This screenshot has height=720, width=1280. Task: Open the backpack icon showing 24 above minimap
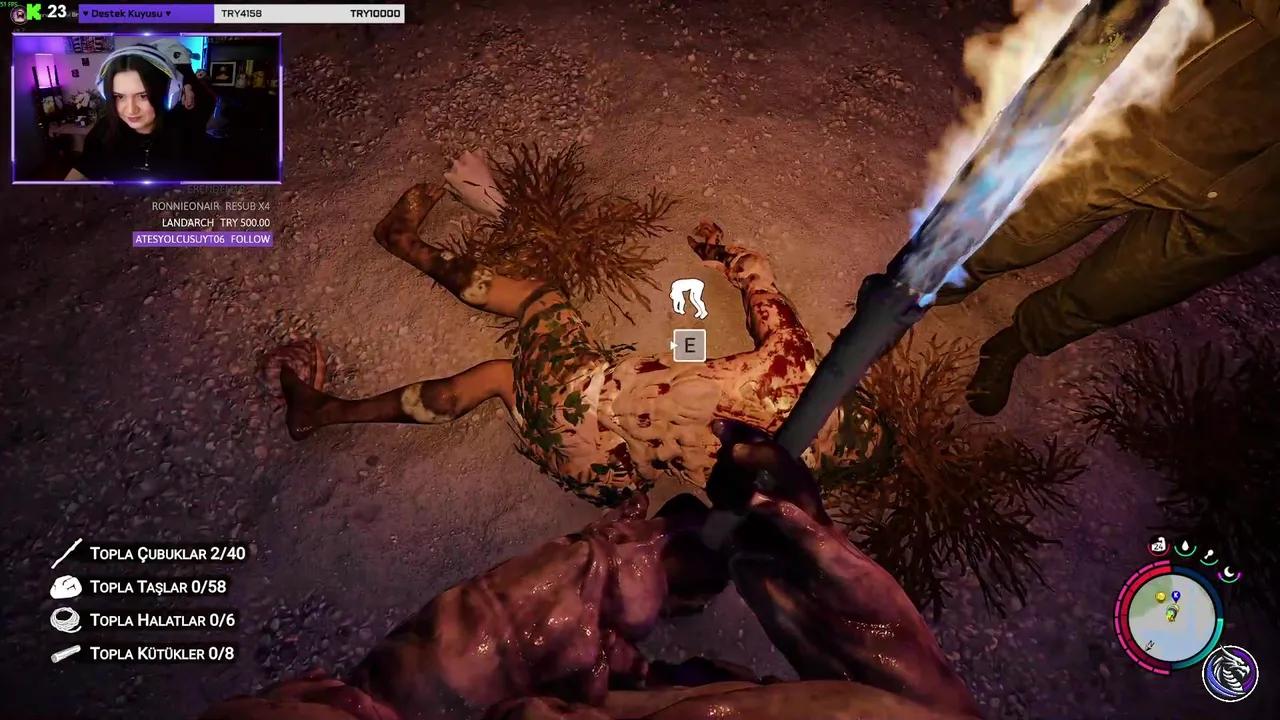[1159, 545]
